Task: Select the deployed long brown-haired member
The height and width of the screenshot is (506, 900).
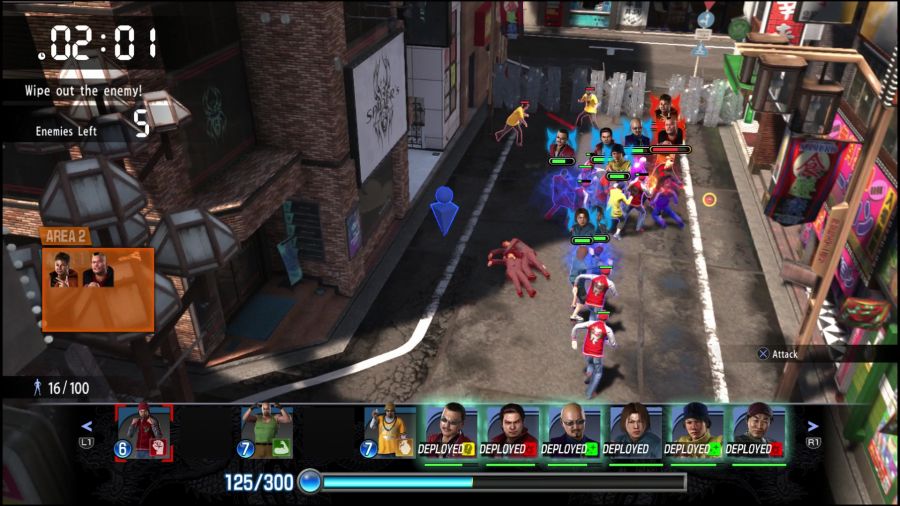Action: 631,433
